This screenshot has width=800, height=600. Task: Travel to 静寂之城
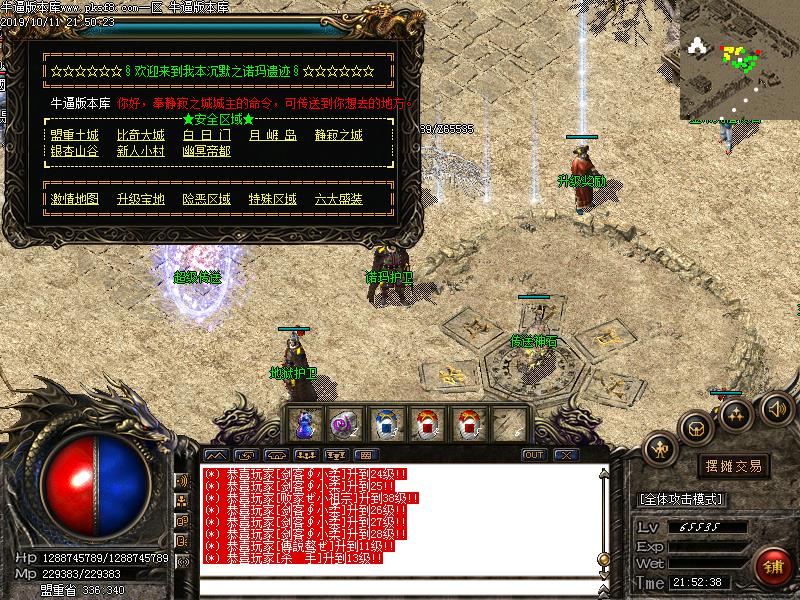pos(338,135)
